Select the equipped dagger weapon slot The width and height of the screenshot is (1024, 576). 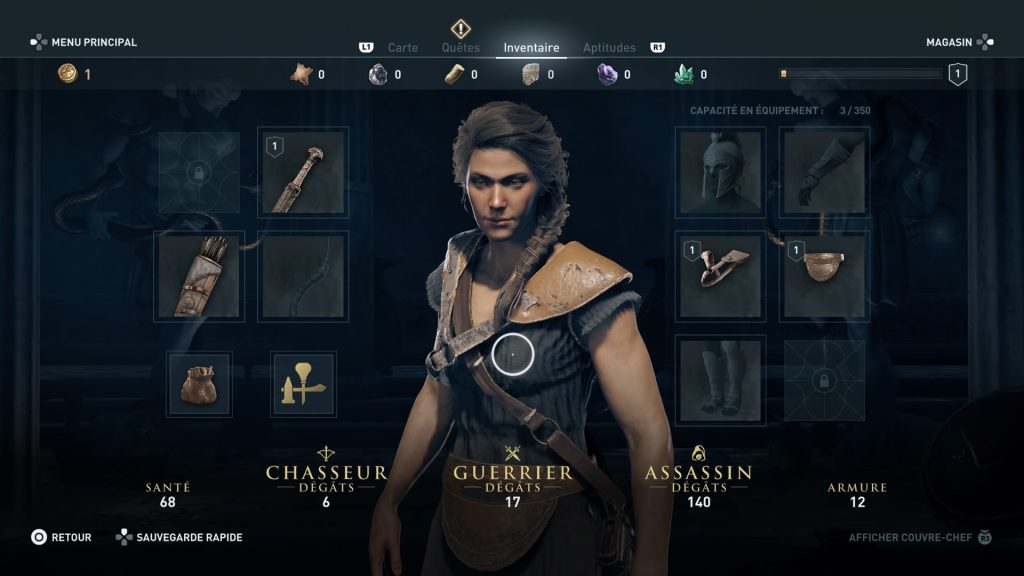pyautogui.click(x=303, y=171)
